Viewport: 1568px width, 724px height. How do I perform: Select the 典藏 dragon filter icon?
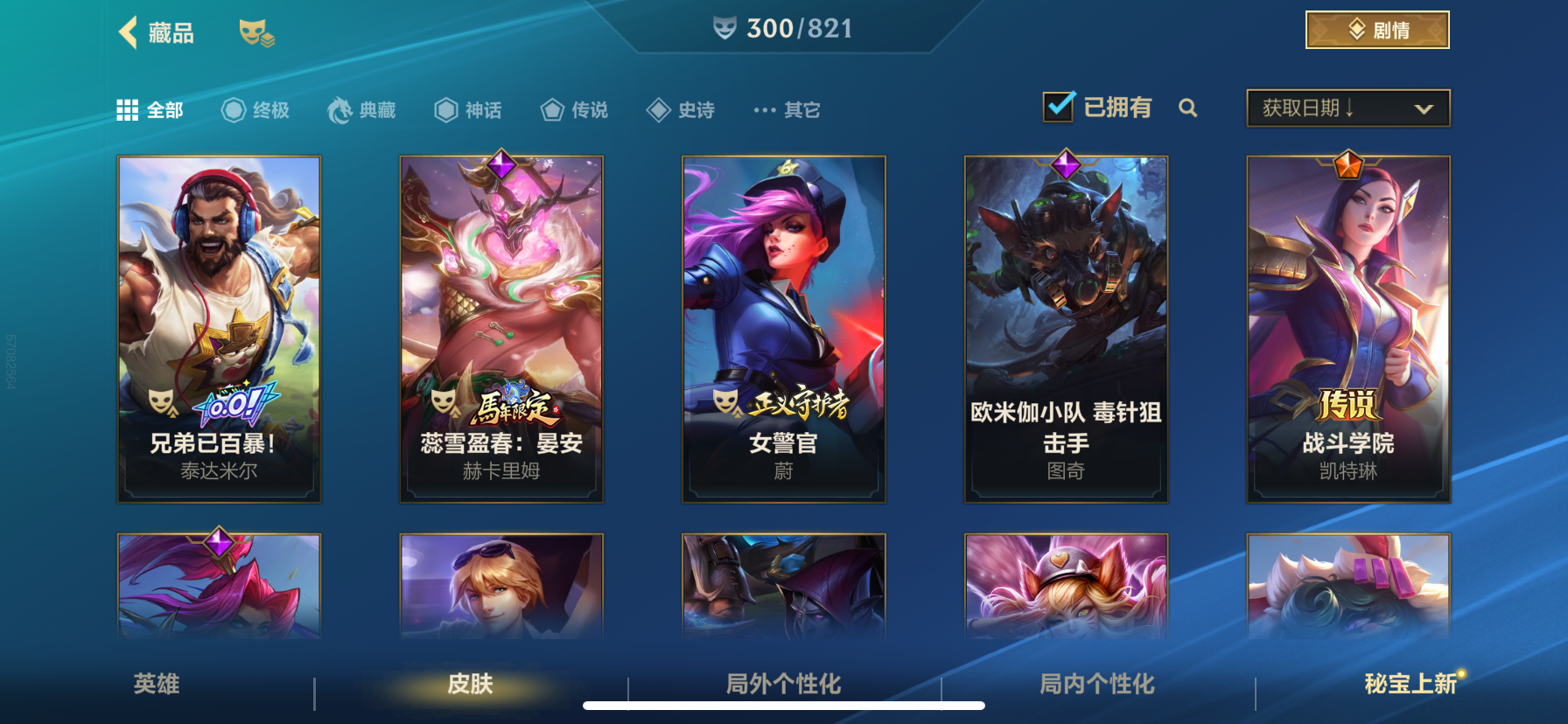tap(339, 108)
